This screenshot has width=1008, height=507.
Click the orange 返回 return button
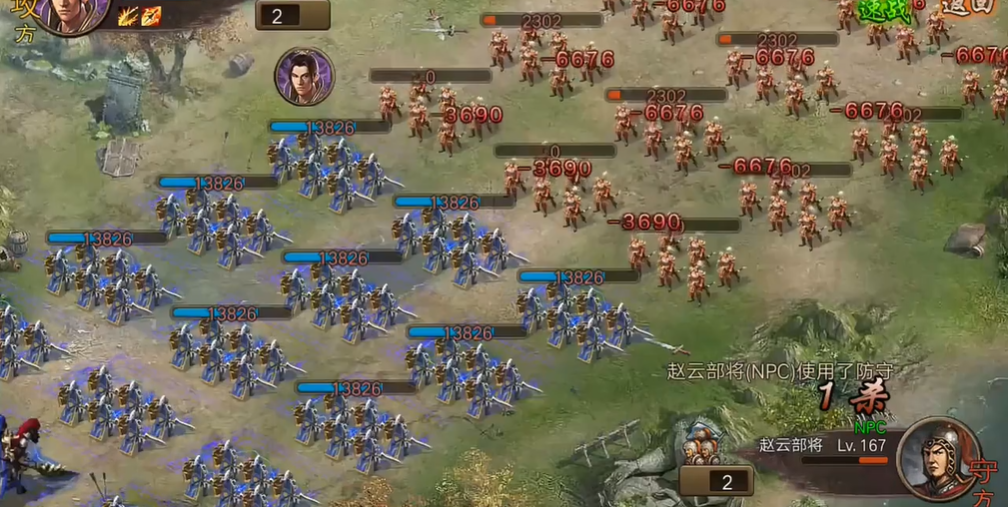click(970, 7)
